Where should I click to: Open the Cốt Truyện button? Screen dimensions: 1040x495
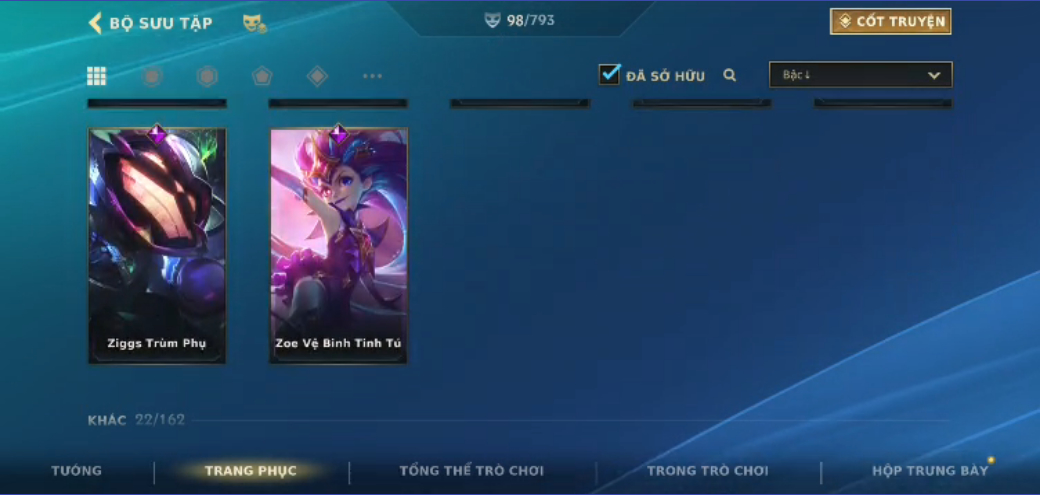pos(890,22)
